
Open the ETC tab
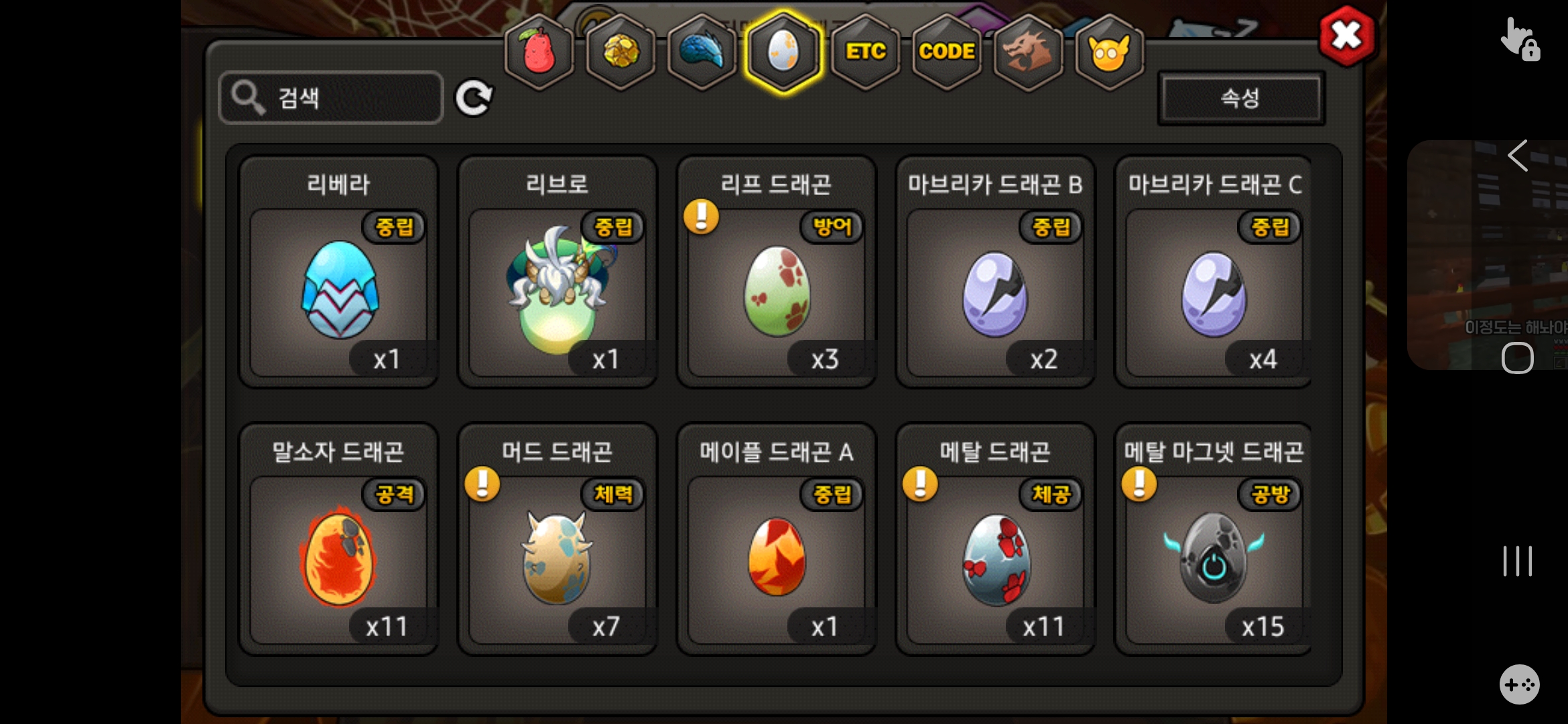tap(865, 52)
